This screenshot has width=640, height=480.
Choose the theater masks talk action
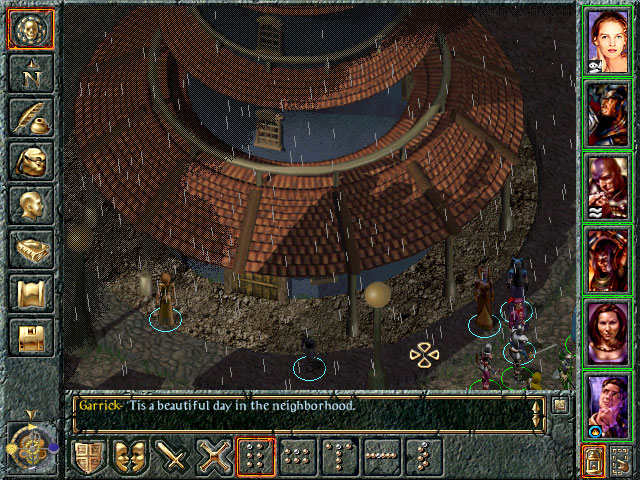pyautogui.click(x=132, y=456)
